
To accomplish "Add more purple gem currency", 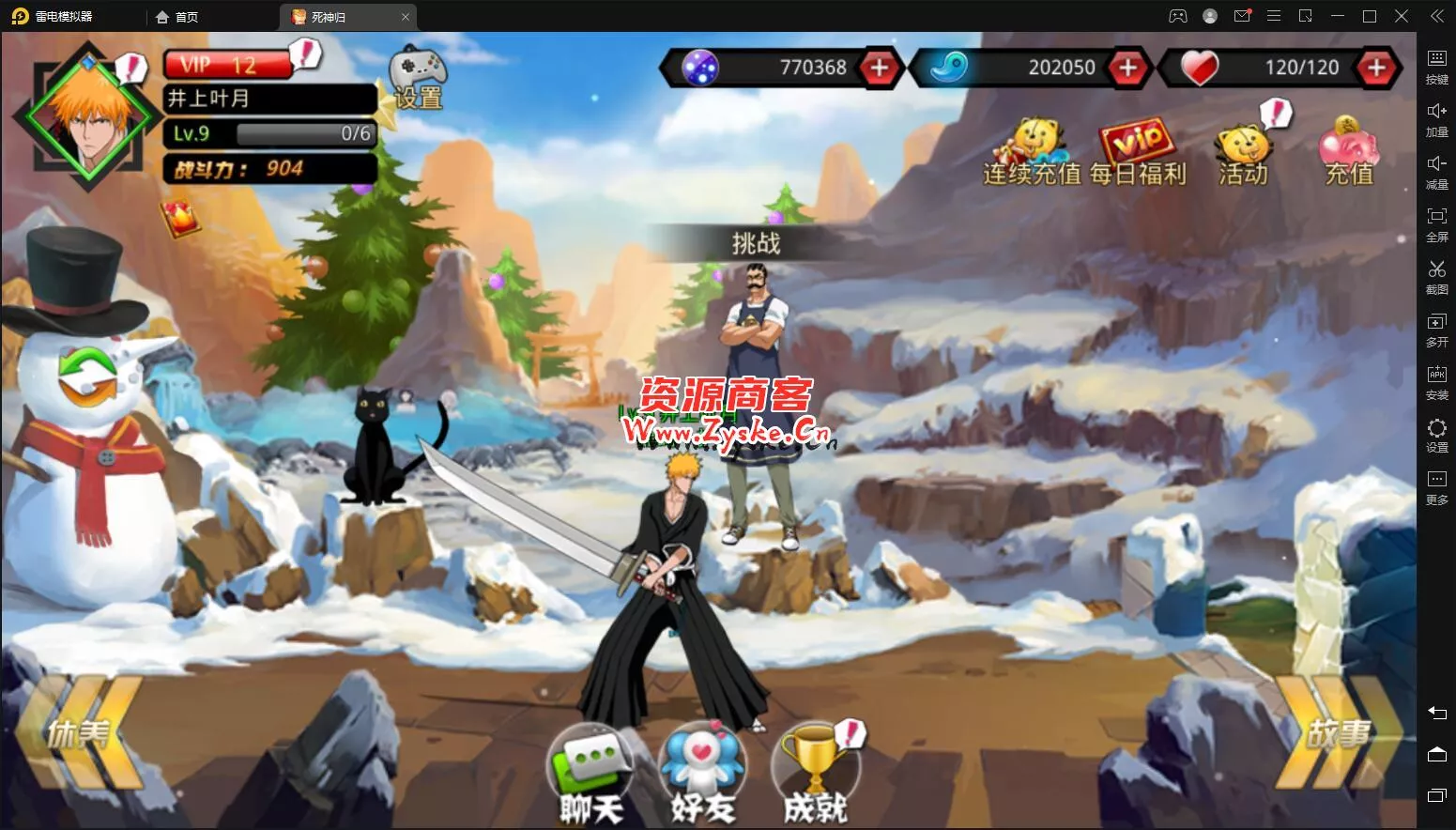I will [x=879, y=68].
